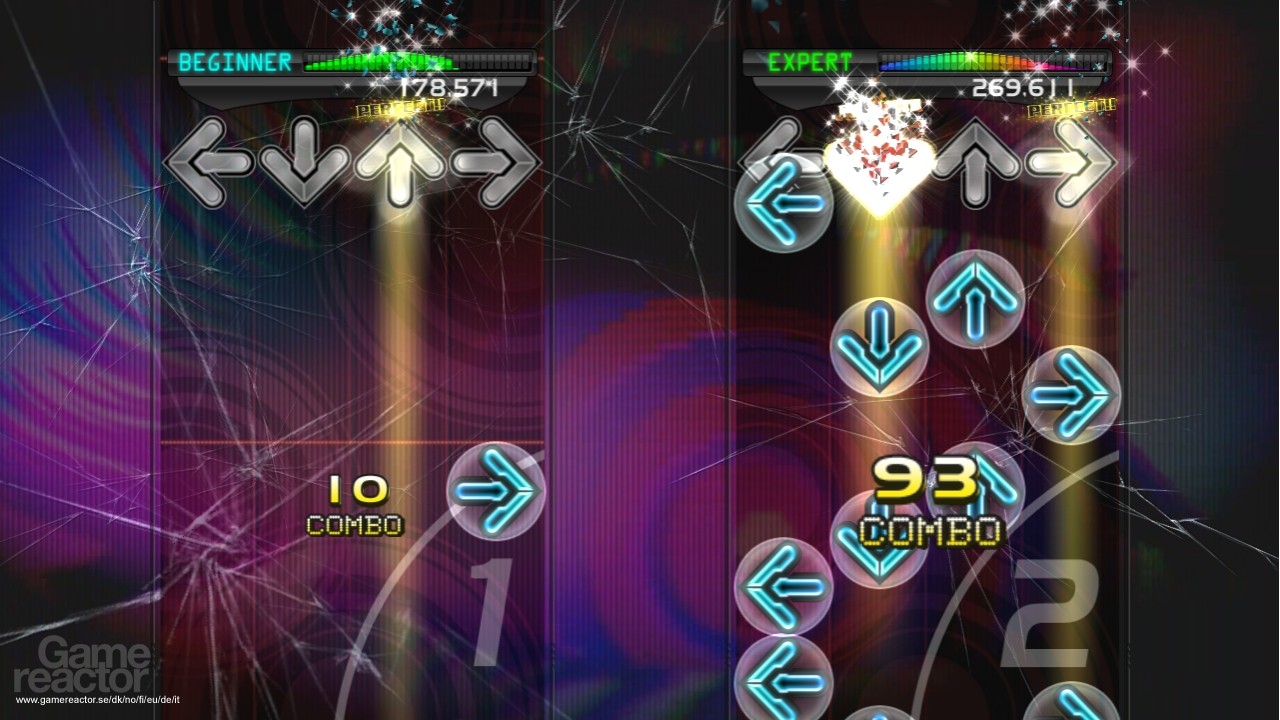The width and height of the screenshot is (1280, 720).
Task: Click the blue right-arrow note near Player 1's combo
Action: click(495, 490)
